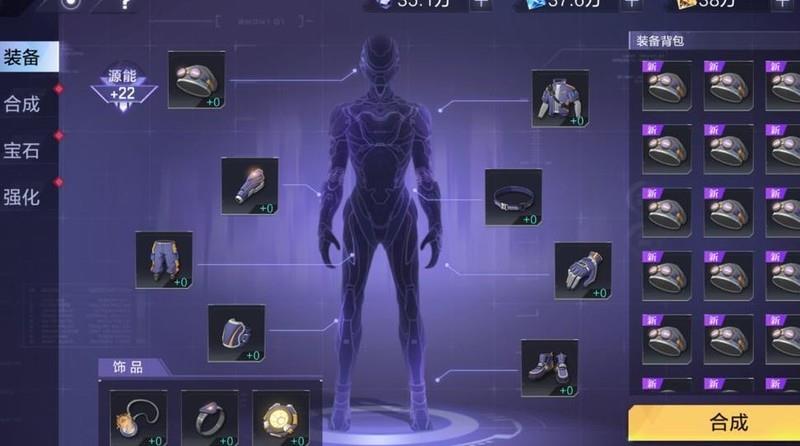Image resolution: width=800 pixels, height=446 pixels.
Task: Pick the equipped boots slot
Action: coord(549,368)
